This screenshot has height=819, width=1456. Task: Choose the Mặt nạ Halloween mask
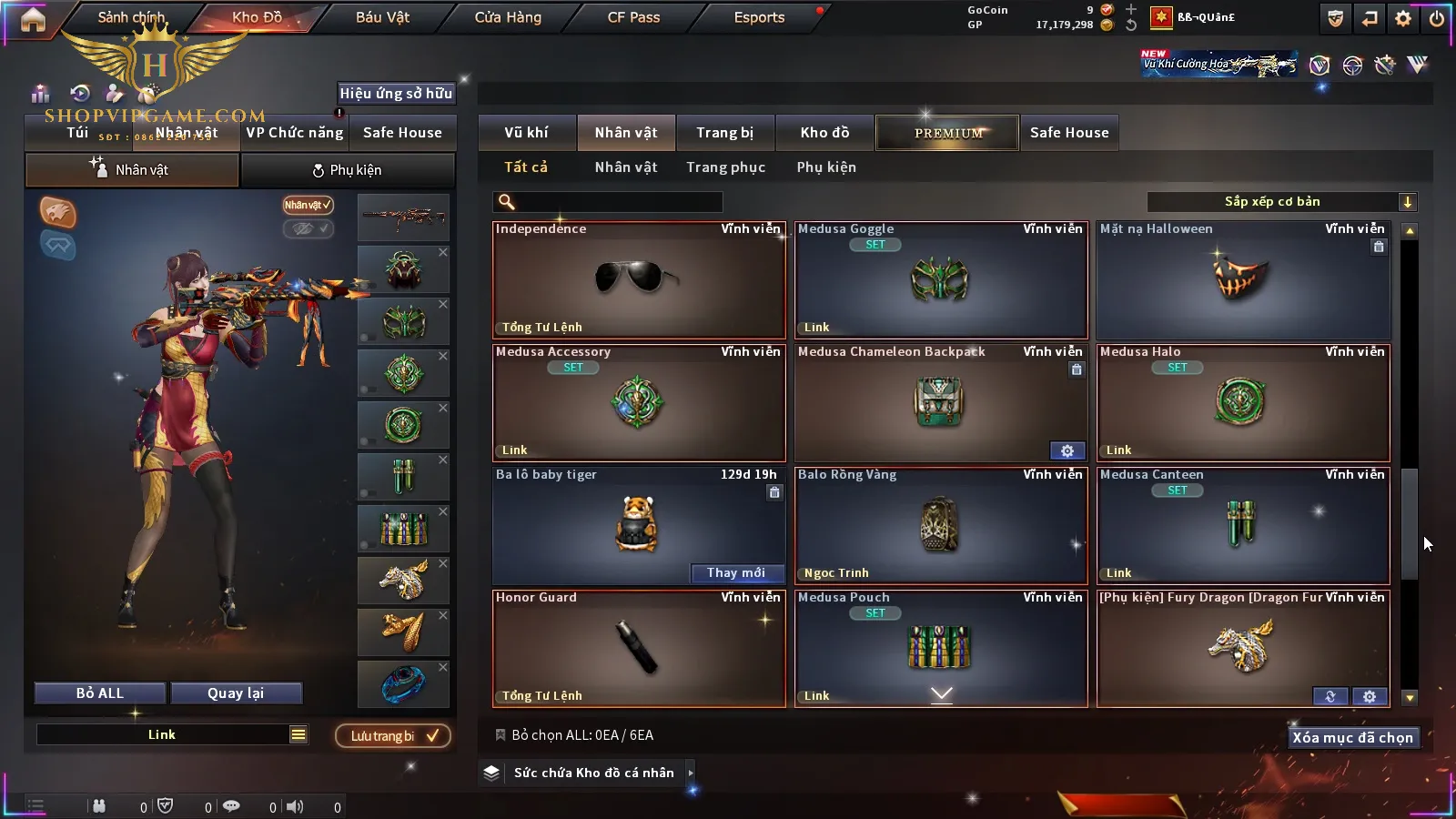pos(1243,280)
